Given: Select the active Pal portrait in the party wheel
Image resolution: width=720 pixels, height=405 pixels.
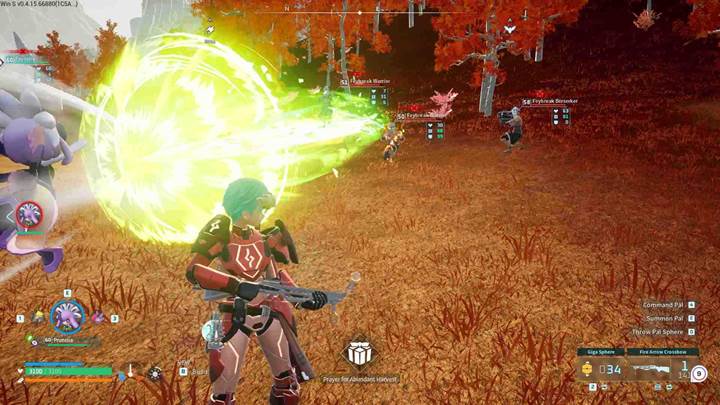Looking at the screenshot, I should coord(67,316).
